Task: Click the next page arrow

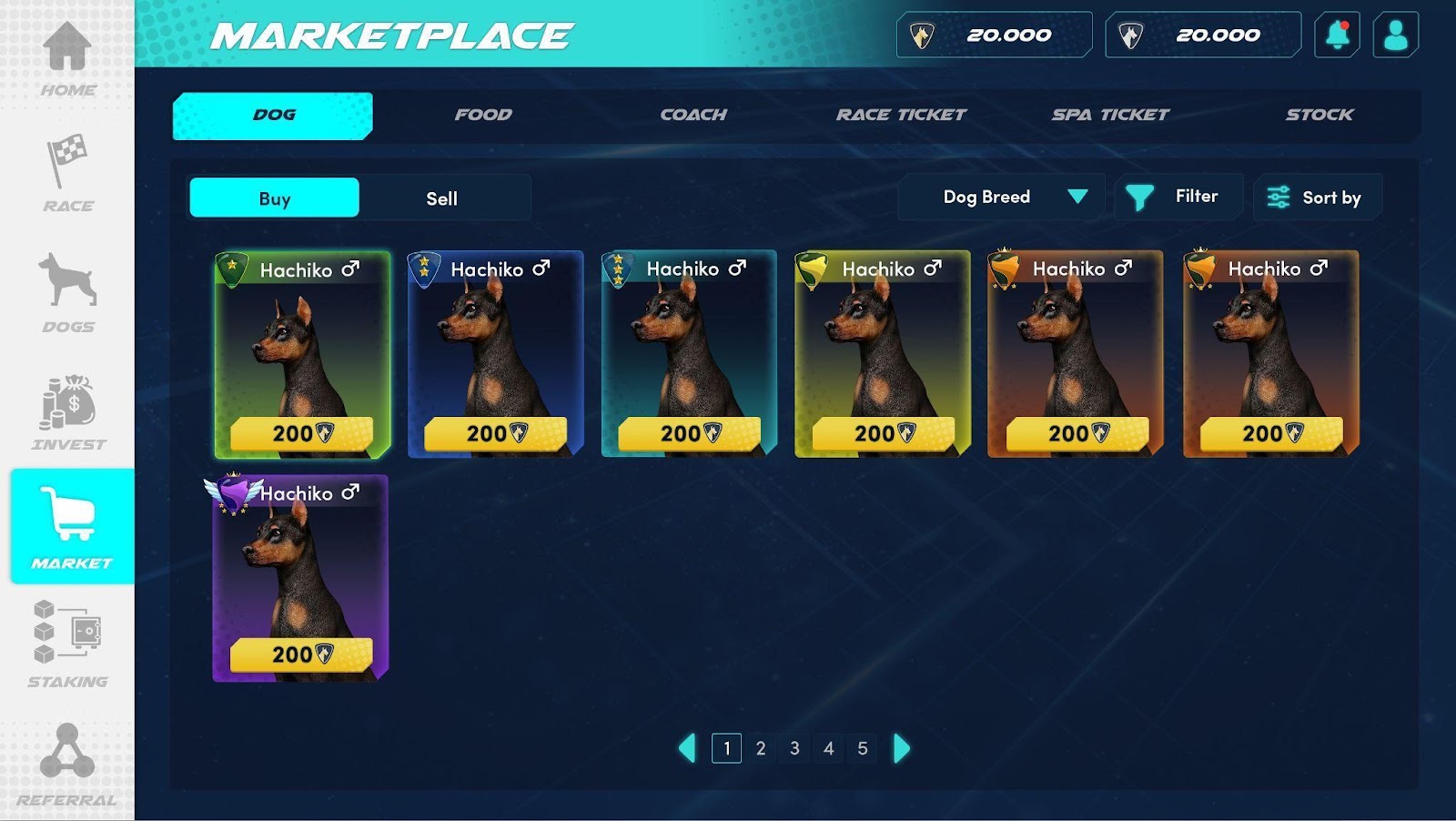Action: coord(901,748)
